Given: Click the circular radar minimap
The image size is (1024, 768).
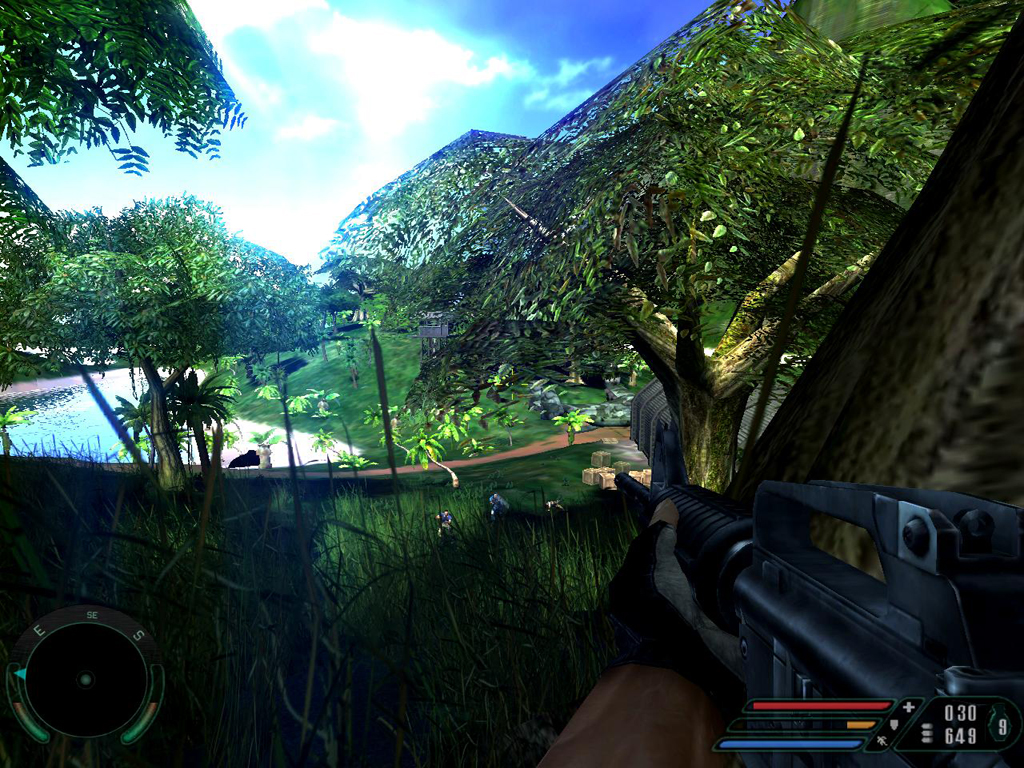Looking at the screenshot, I should (85, 680).
